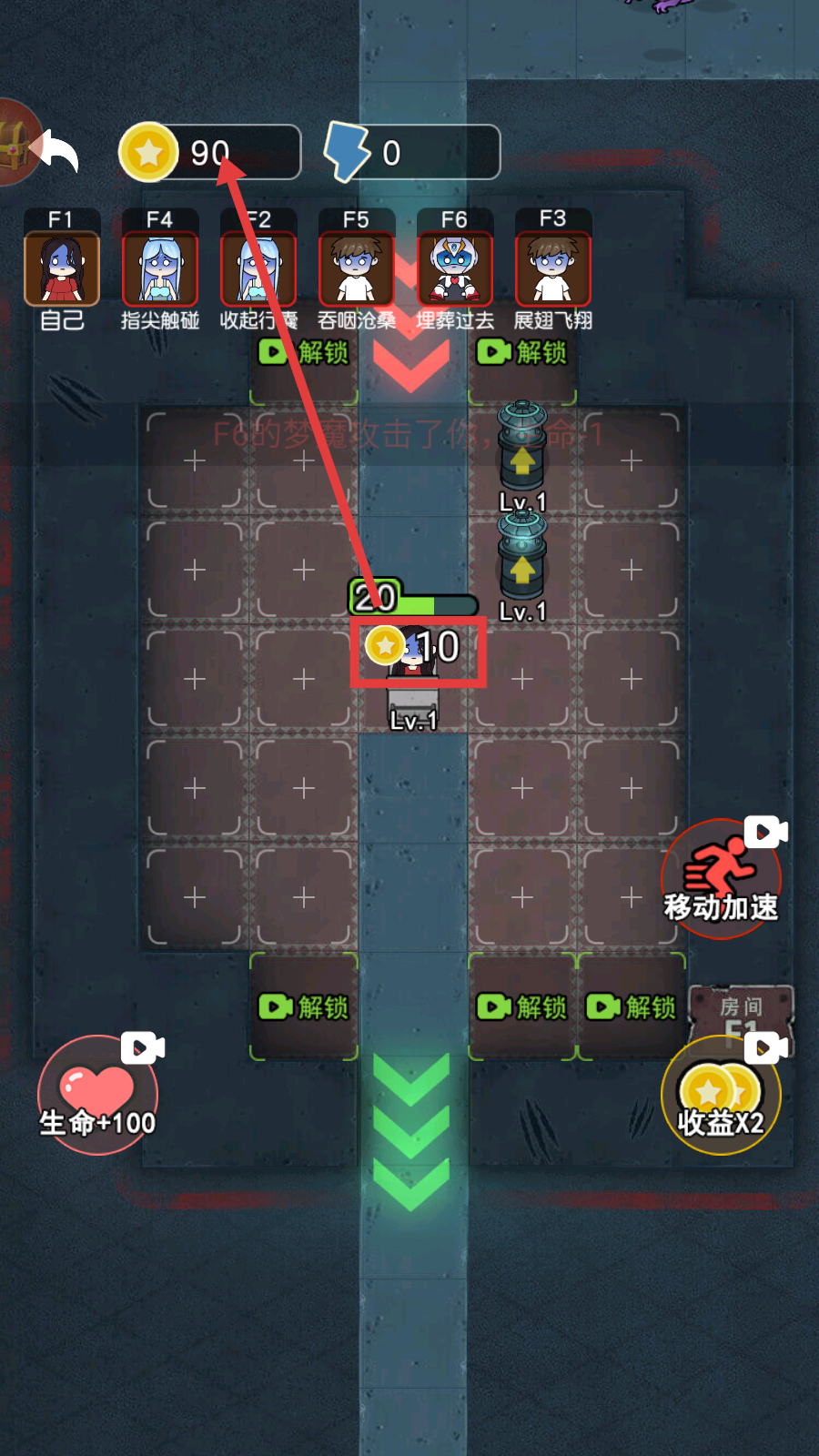The image size is (819, 1456).
Task: Claim the 生命+100 heart bonus
Action: click(97, 1095)
